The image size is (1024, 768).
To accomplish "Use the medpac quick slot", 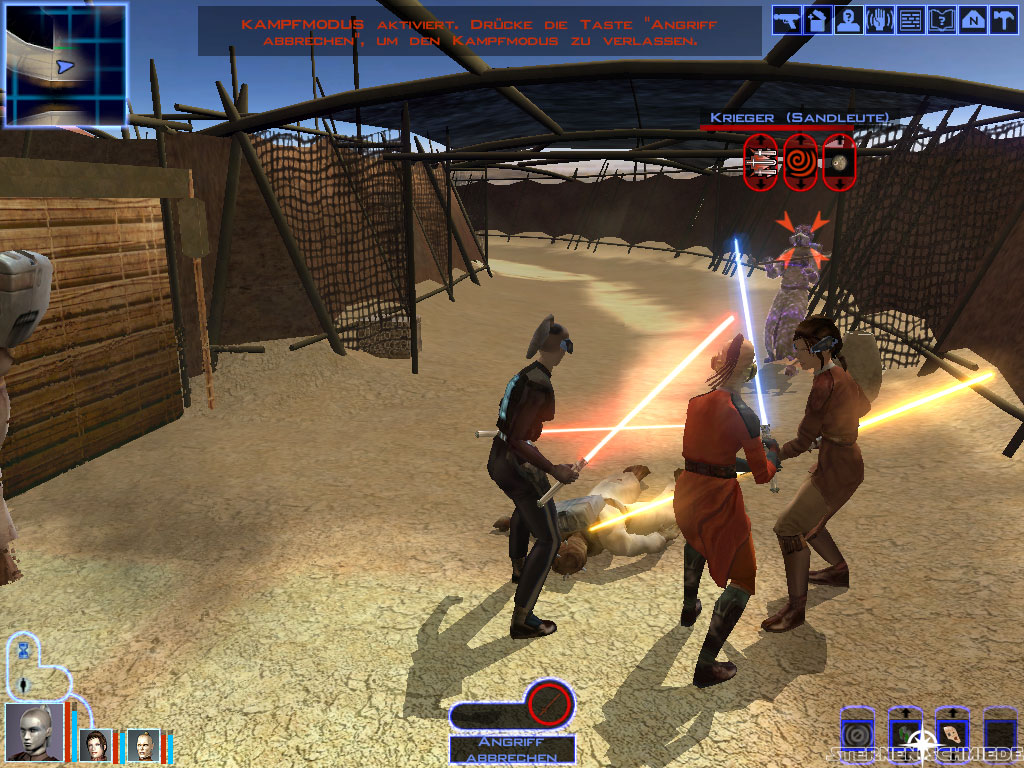I will tap(905, 733).
